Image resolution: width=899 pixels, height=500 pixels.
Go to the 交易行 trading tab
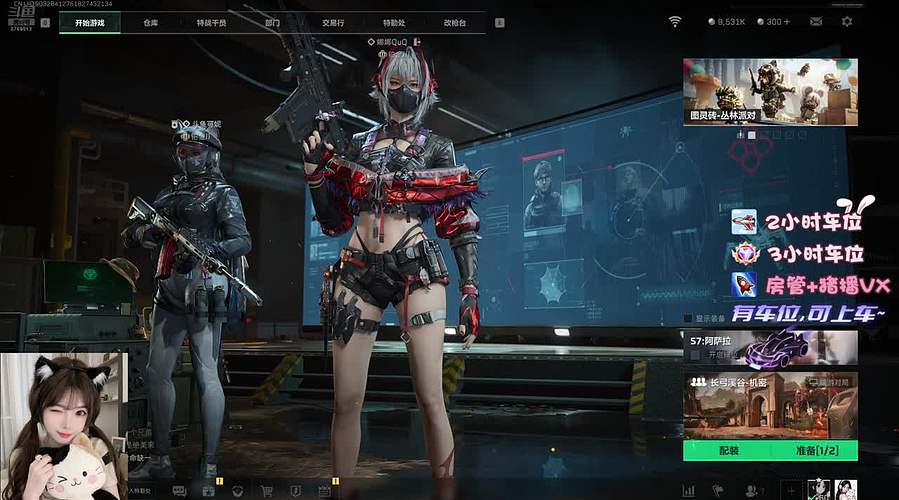[x=334, y=21]
